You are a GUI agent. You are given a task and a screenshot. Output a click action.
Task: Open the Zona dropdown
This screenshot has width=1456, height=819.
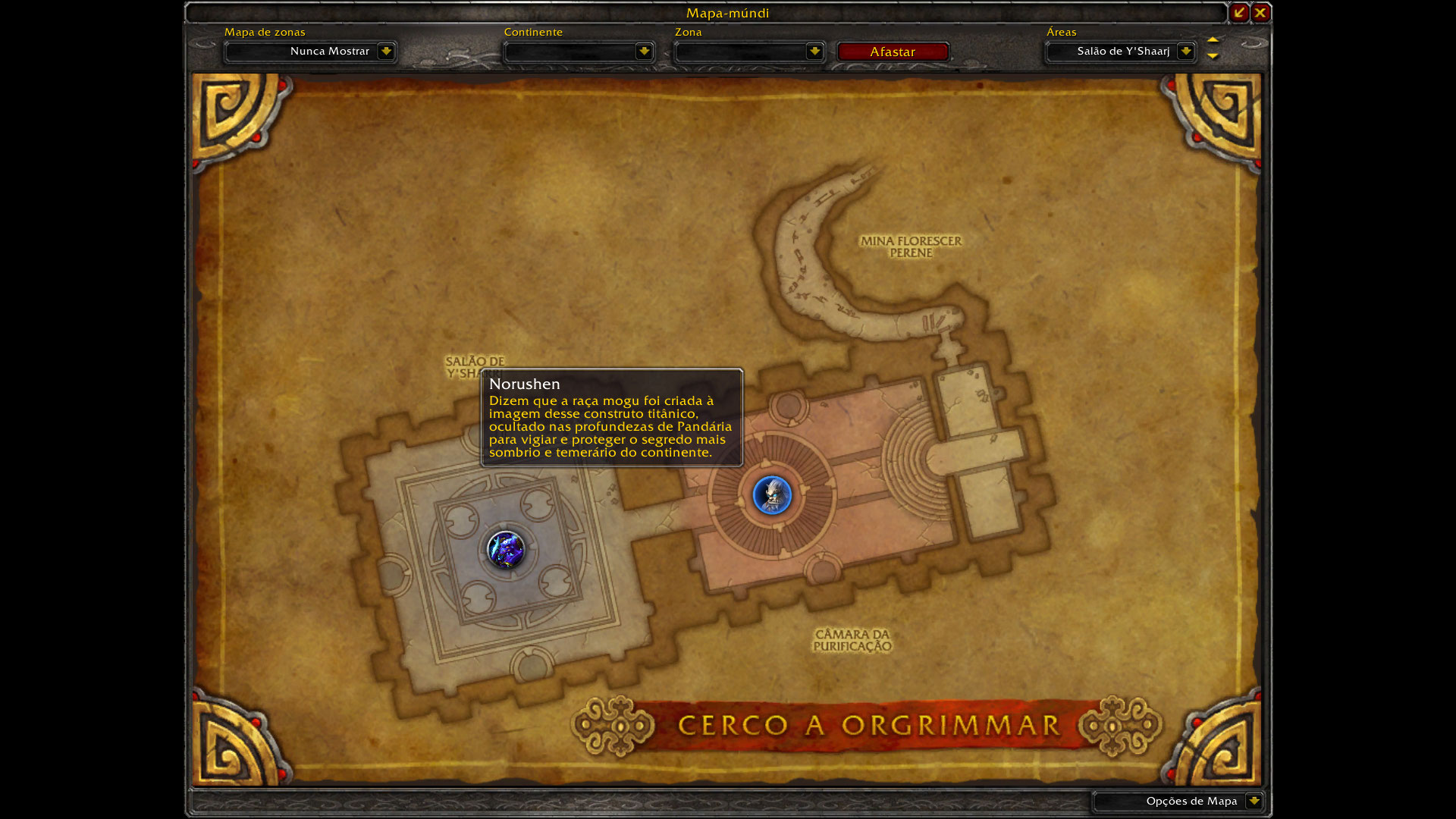click(x=814, y=52)
